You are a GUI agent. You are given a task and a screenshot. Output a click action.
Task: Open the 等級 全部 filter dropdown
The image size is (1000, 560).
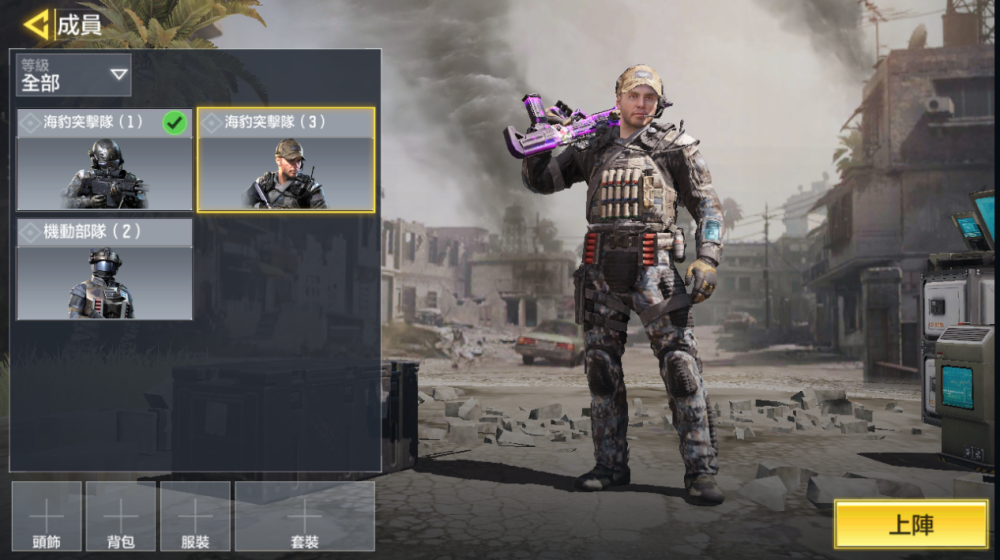coord(74,75)
